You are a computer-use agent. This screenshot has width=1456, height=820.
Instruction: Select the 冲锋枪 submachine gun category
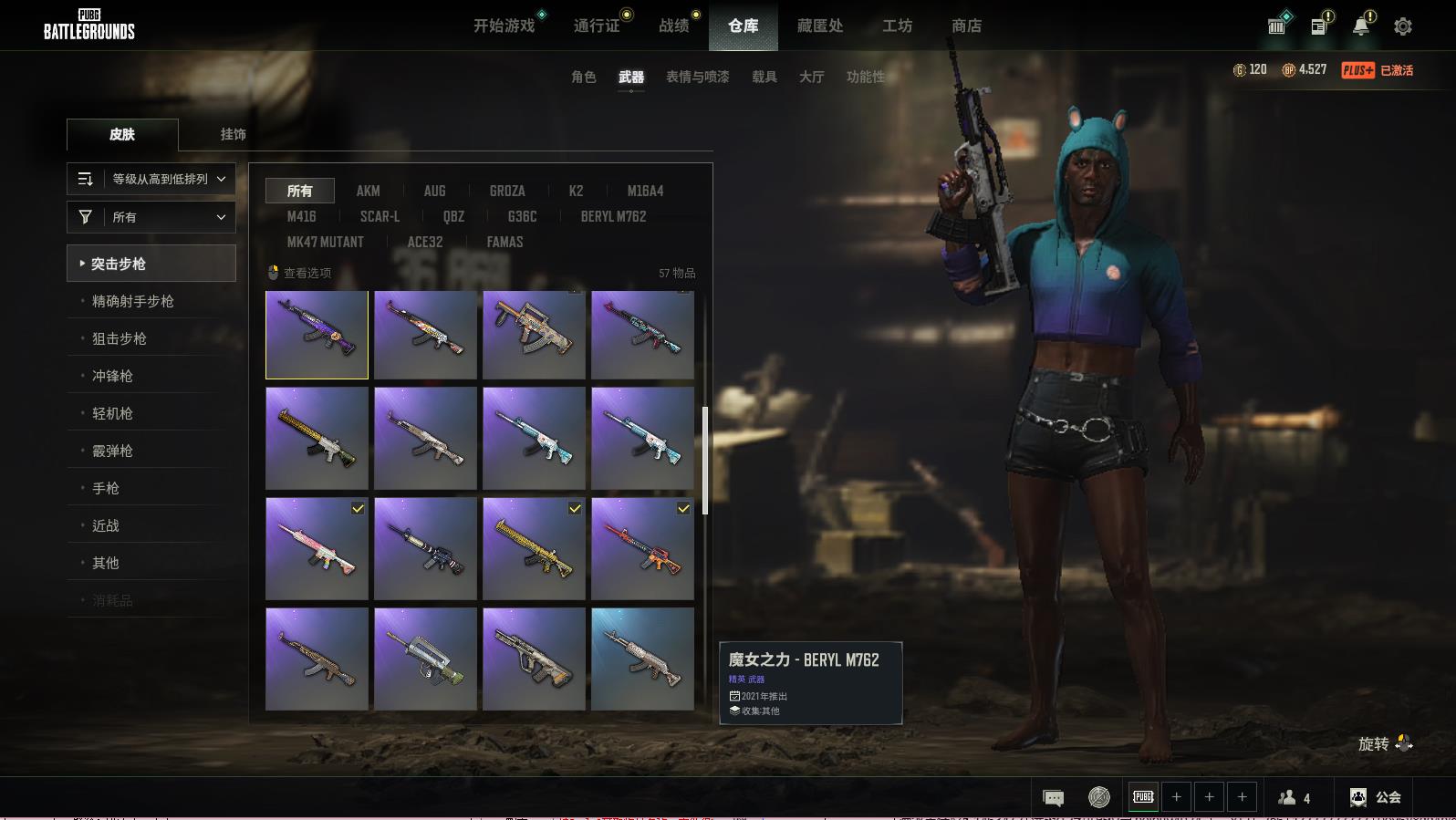click(112, 376)
